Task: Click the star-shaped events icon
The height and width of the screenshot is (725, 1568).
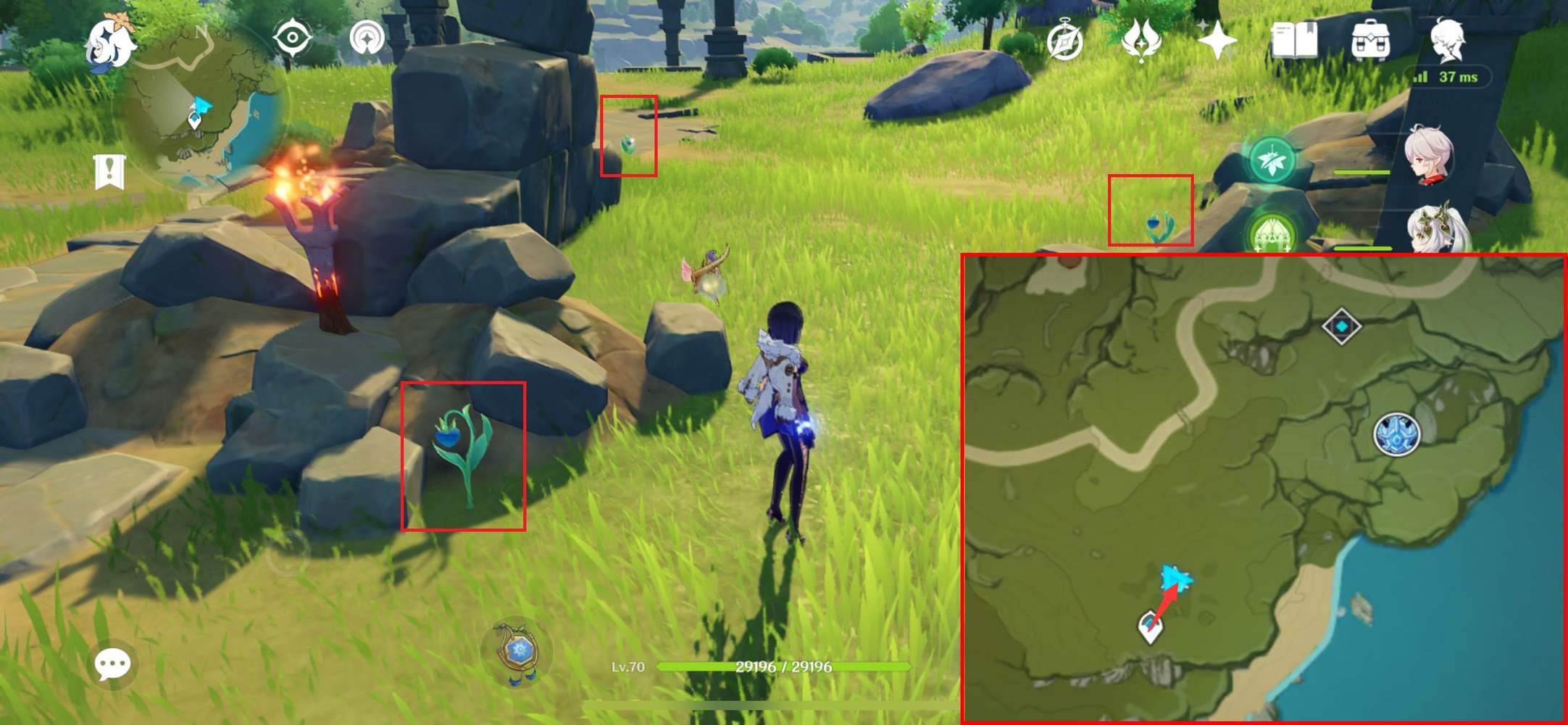Action: (x=1218, y=40)
